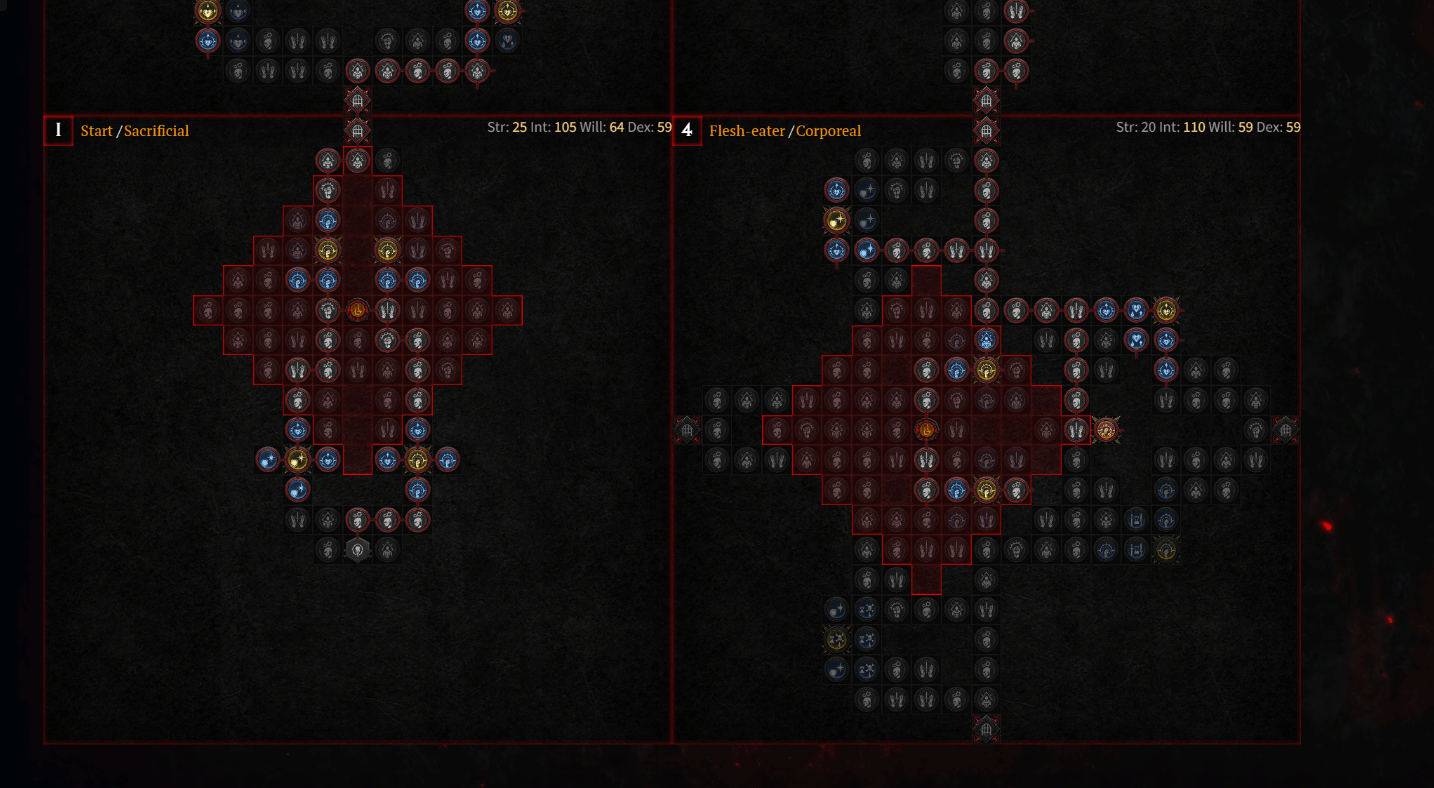Click the gate node atop the Start board
1434x788 pixels.
click(x=357, y=129)
